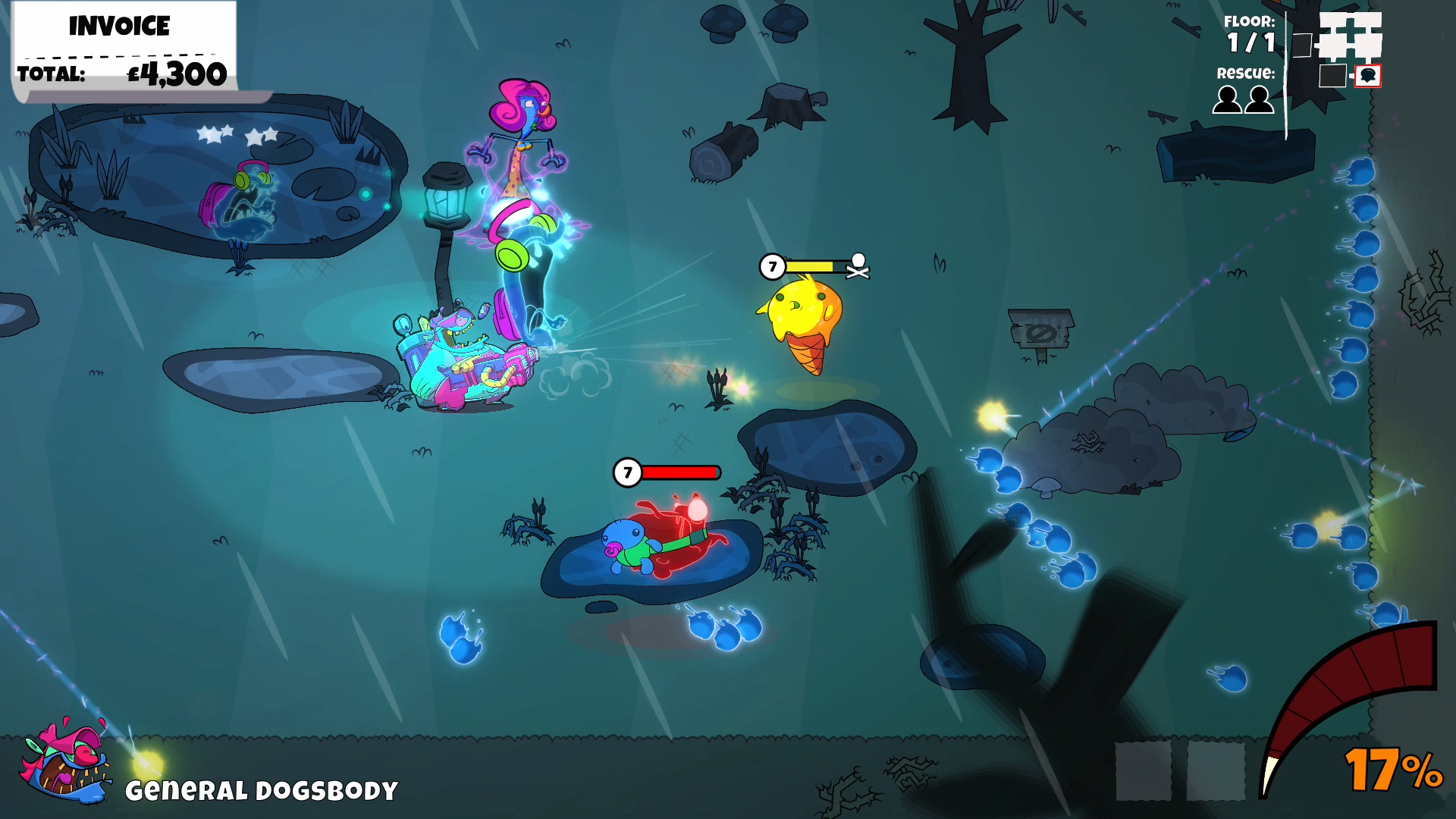Click the Rescue survivor silhouettes tracker
1456x819 pixels.
click(x=1243, y=99)
